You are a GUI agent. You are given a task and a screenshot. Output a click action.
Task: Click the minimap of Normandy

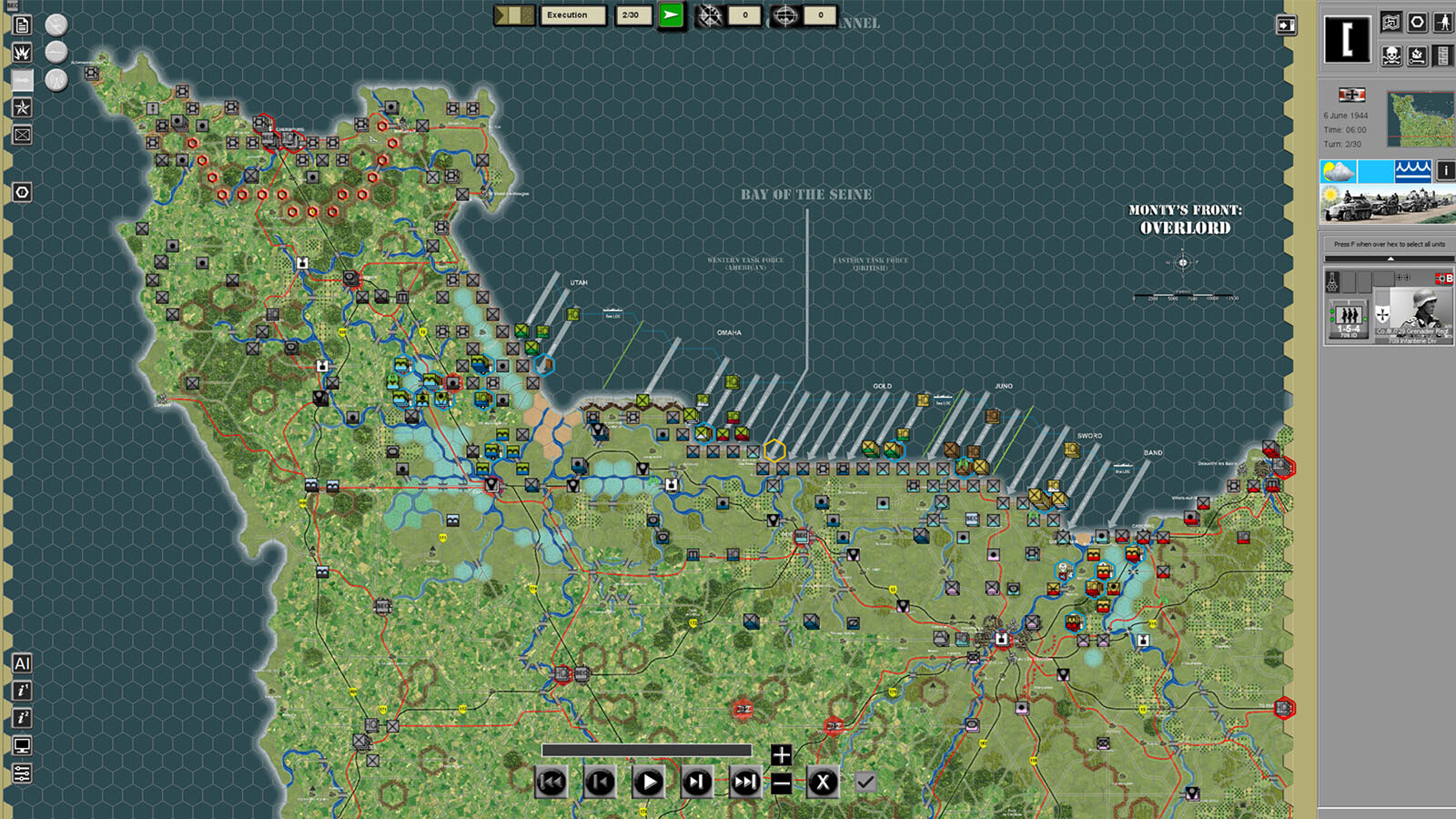1420,119
